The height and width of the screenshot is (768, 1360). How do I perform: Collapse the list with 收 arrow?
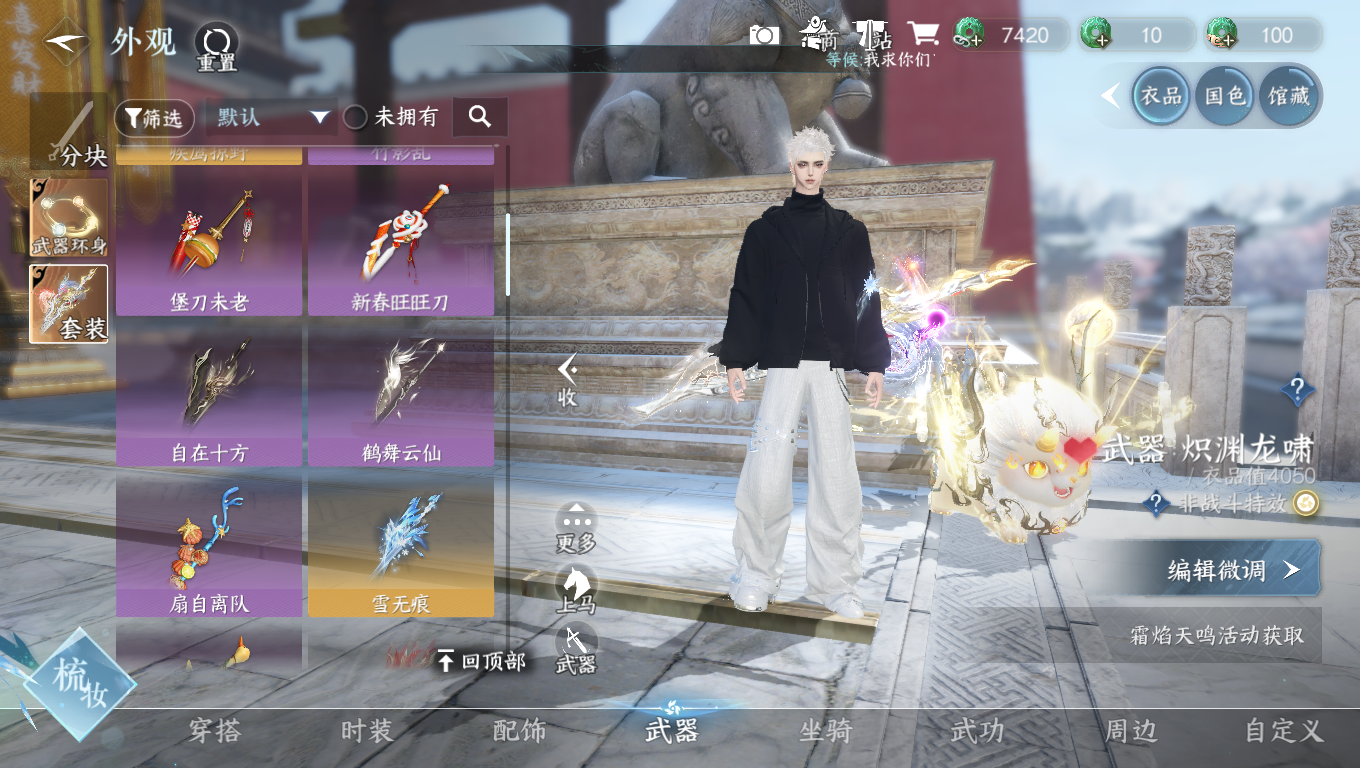click(568, 380)
